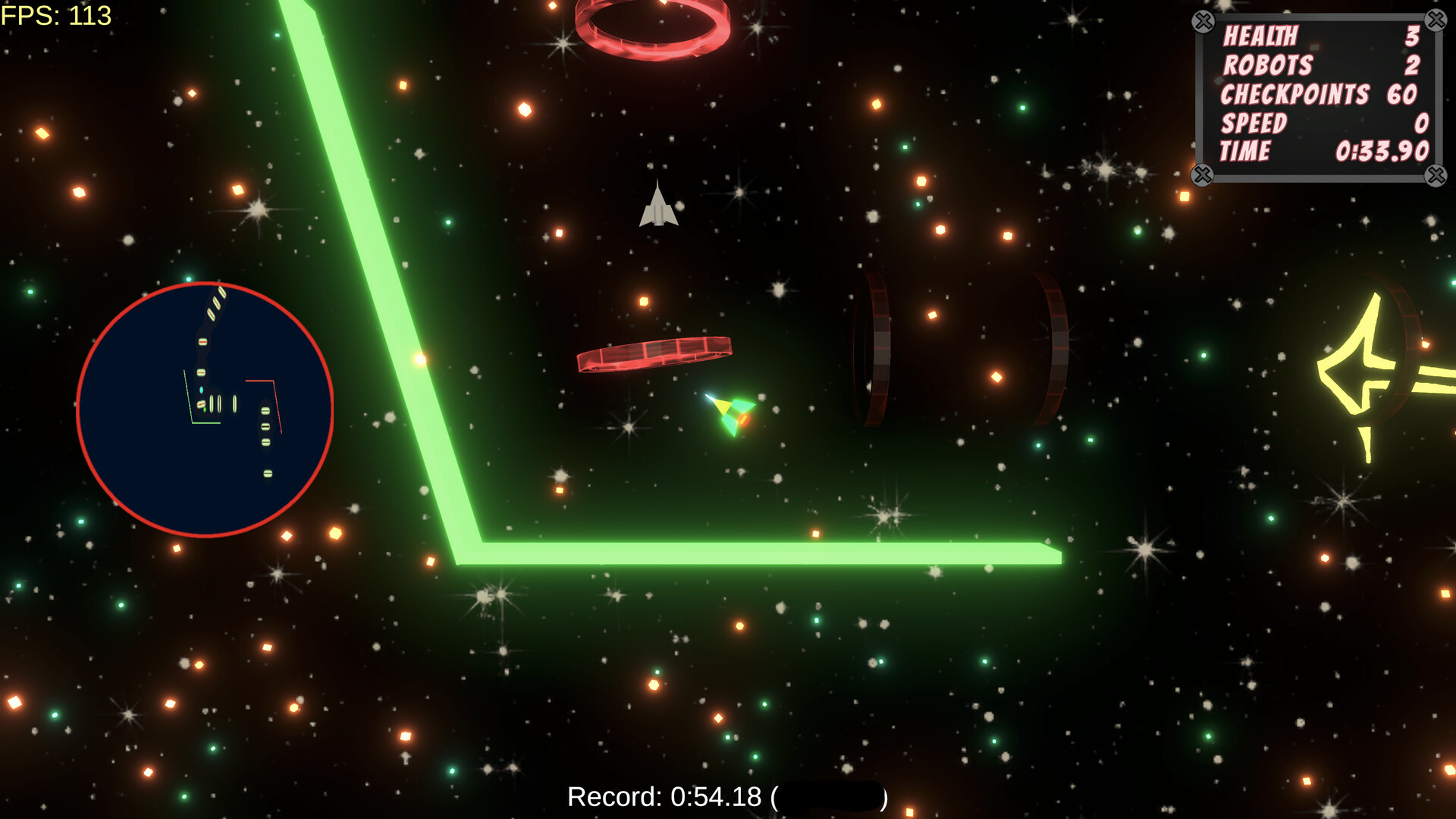Click the red checkpoint ring near the ship

pos(654,354)
